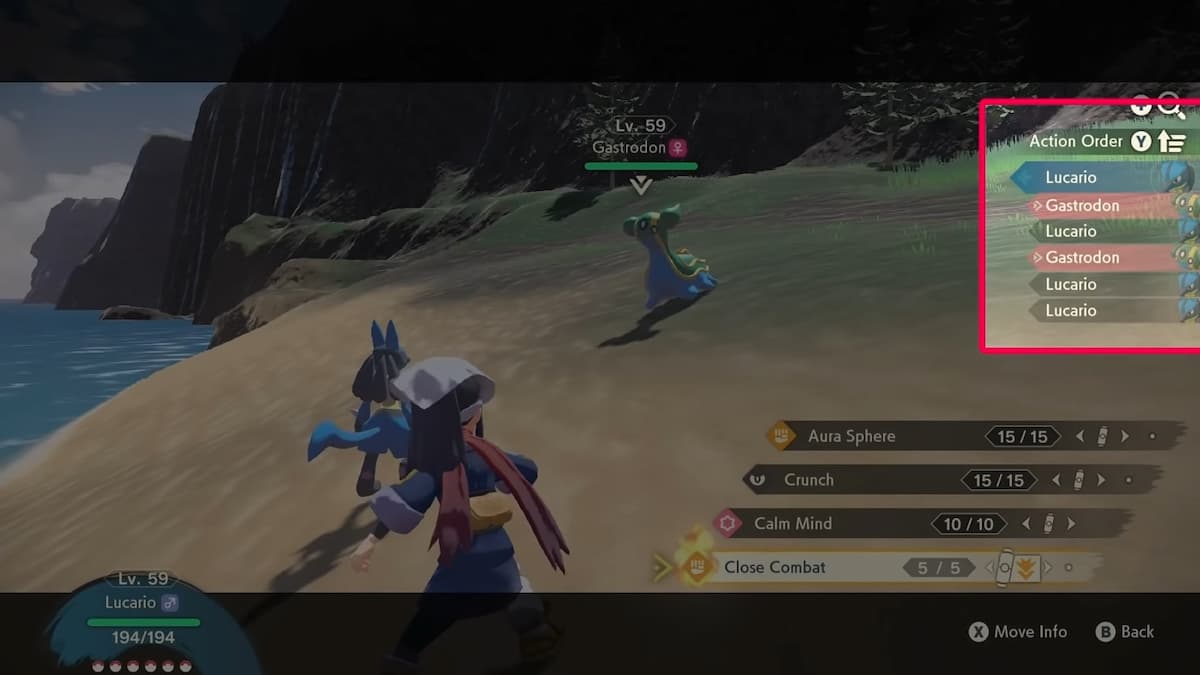Select the Aura Sphere move
Screen dimensions: 1200x675
pos(851,436)
